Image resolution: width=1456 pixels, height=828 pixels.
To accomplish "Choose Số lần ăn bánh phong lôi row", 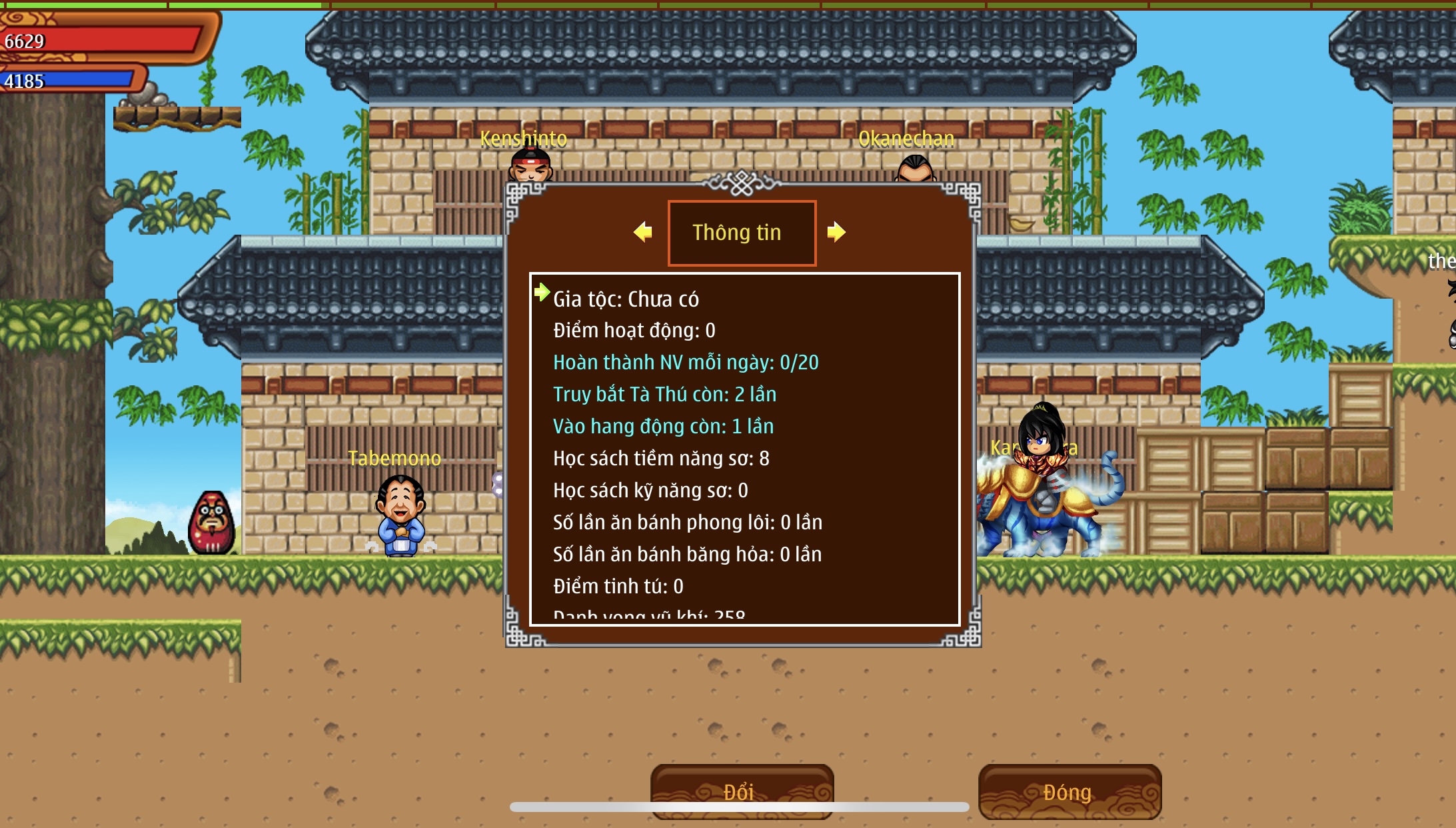I will click(687, 523).
